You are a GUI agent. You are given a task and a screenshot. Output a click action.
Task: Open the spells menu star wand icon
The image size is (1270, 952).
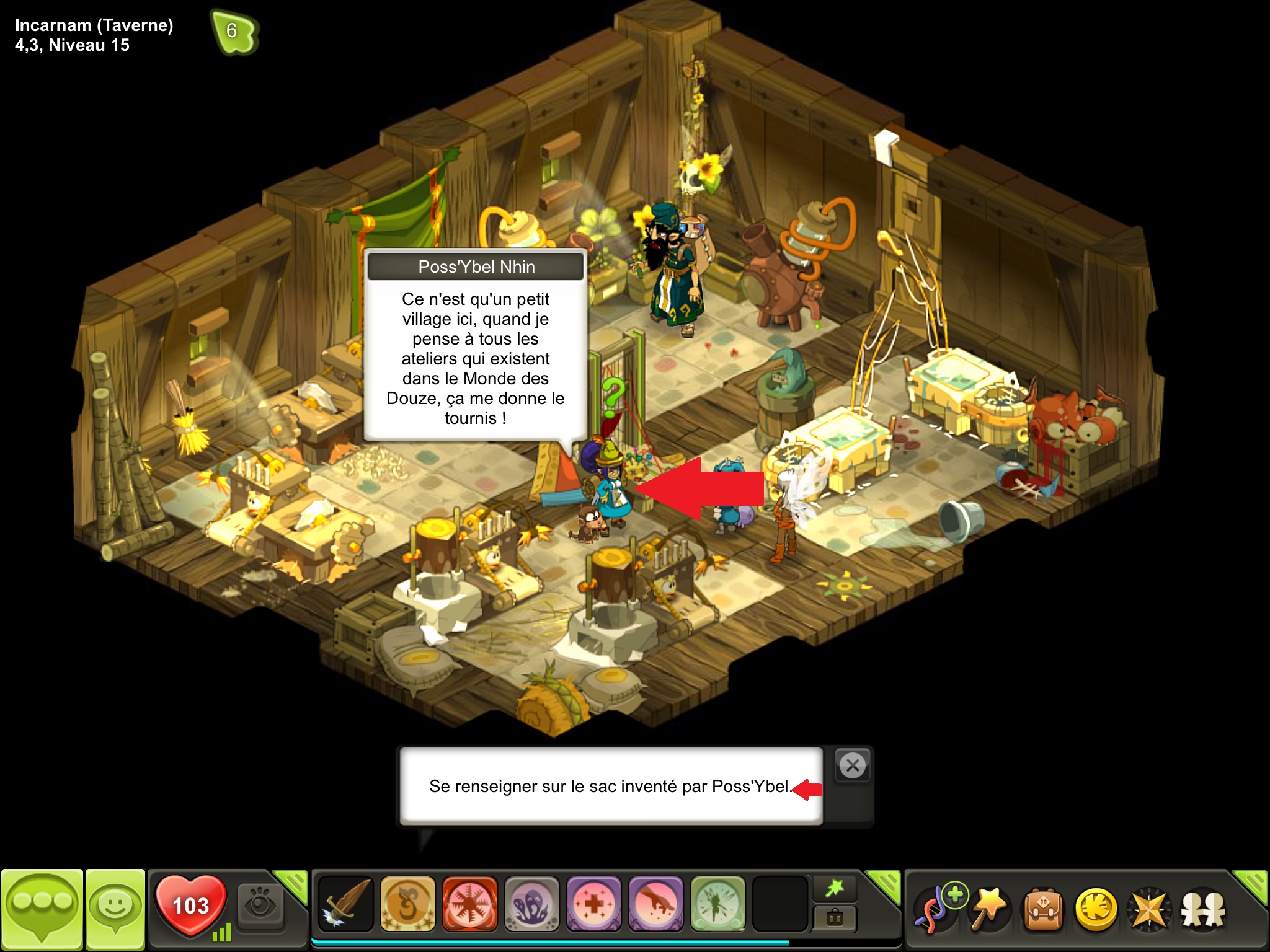[990, 910]
